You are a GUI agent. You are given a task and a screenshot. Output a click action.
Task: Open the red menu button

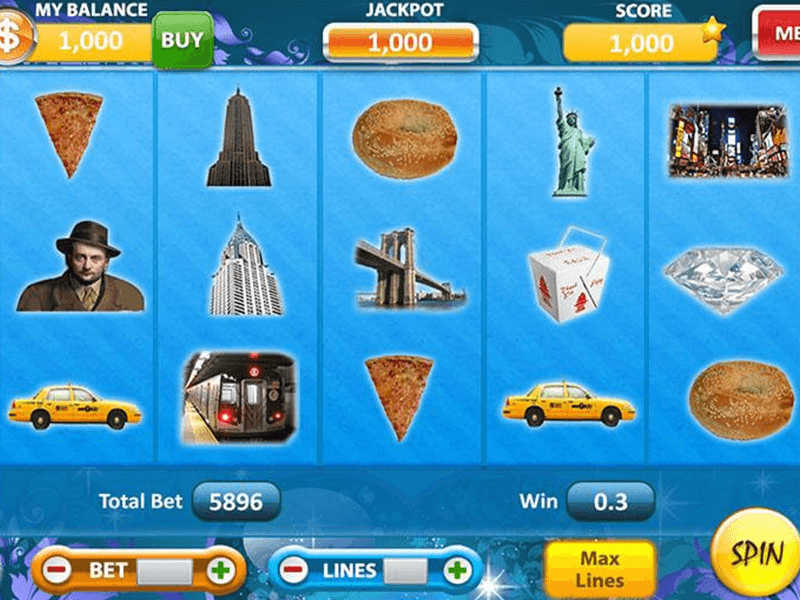click(x=777, y=32)
